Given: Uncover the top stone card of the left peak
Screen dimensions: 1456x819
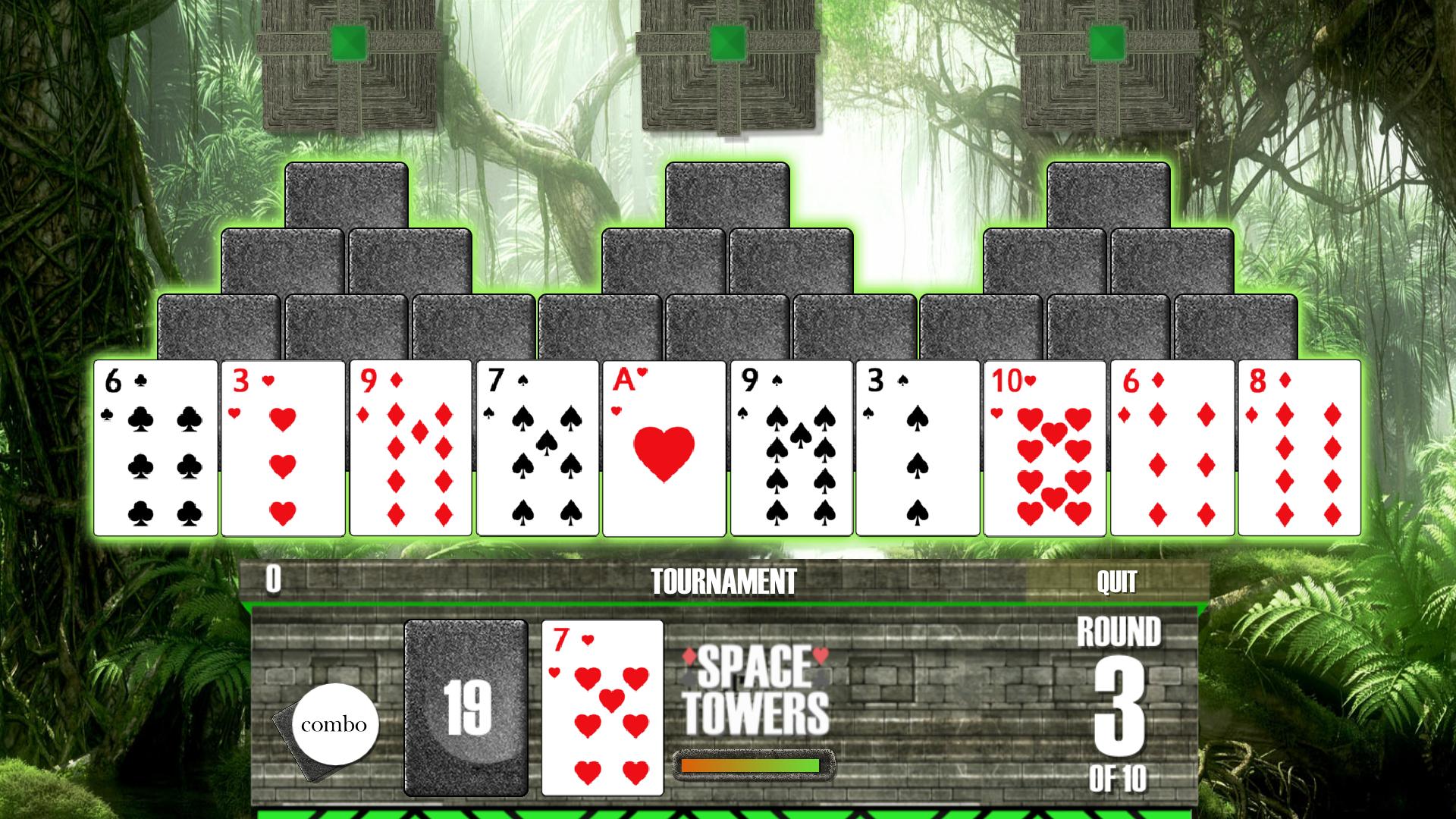Looking at the screenshot, I should point(345,193).
